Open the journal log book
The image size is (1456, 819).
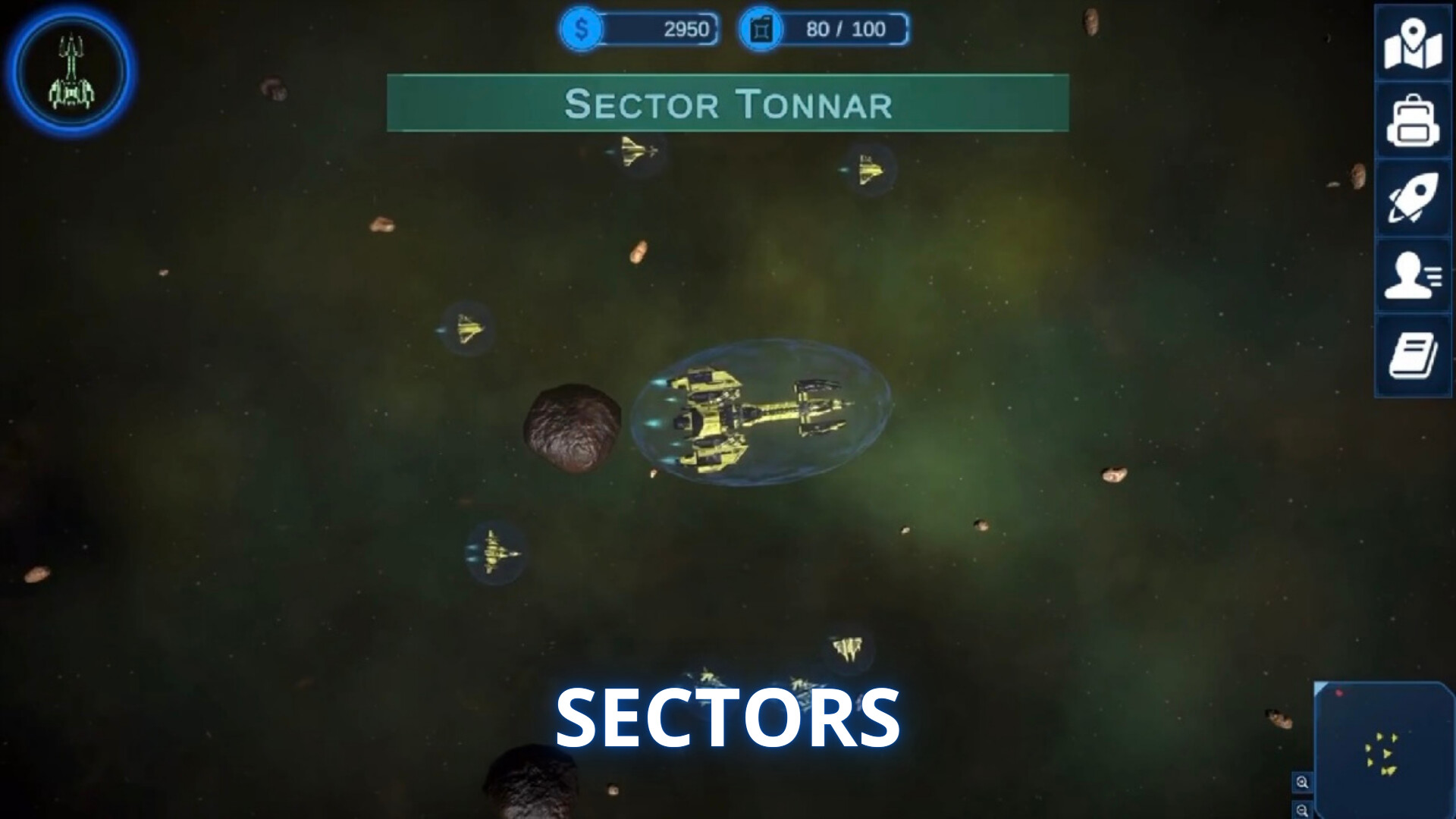[1412, 353]
